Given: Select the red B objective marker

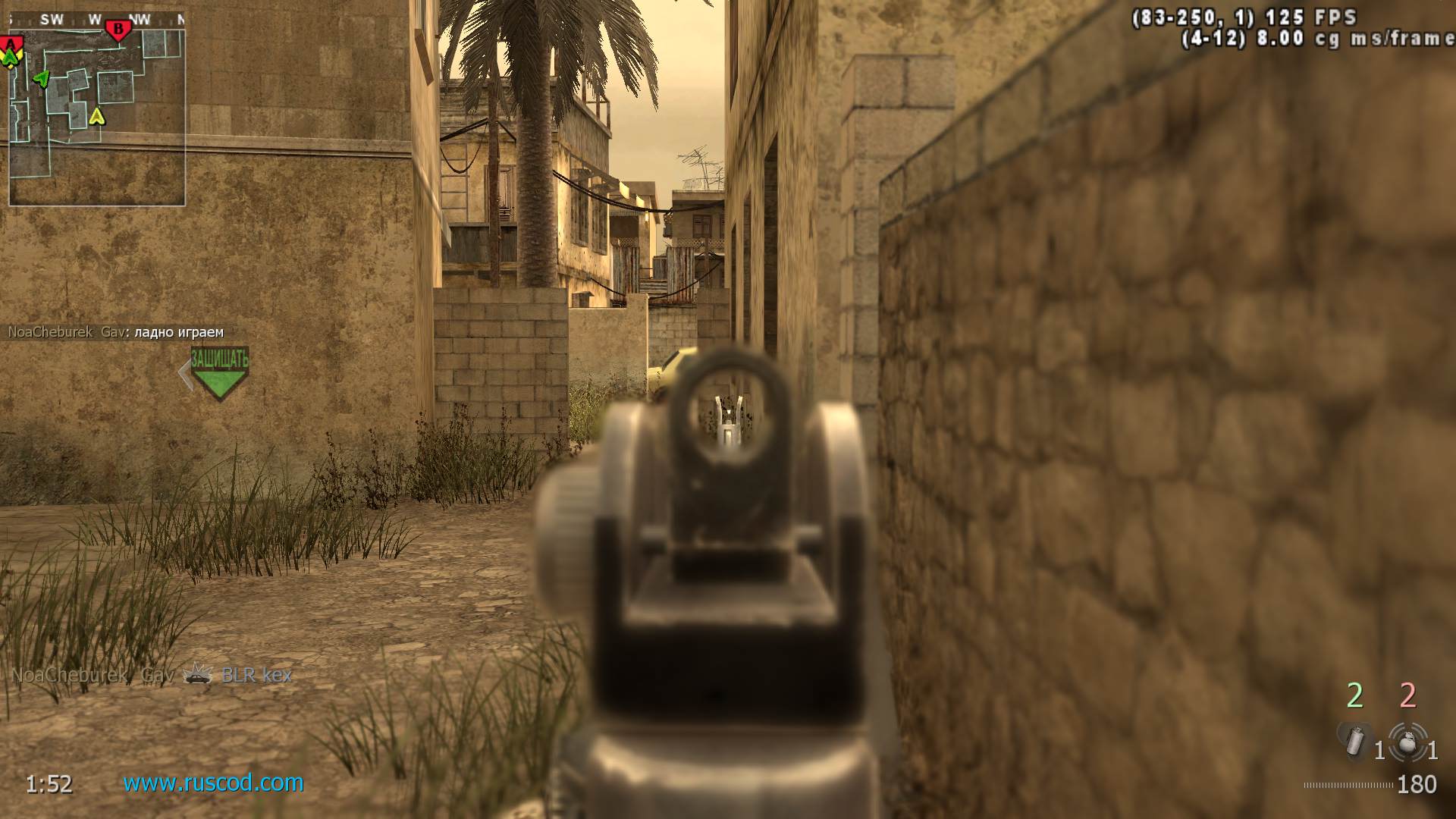Looking at the screenshot, I should coord(118,30).
